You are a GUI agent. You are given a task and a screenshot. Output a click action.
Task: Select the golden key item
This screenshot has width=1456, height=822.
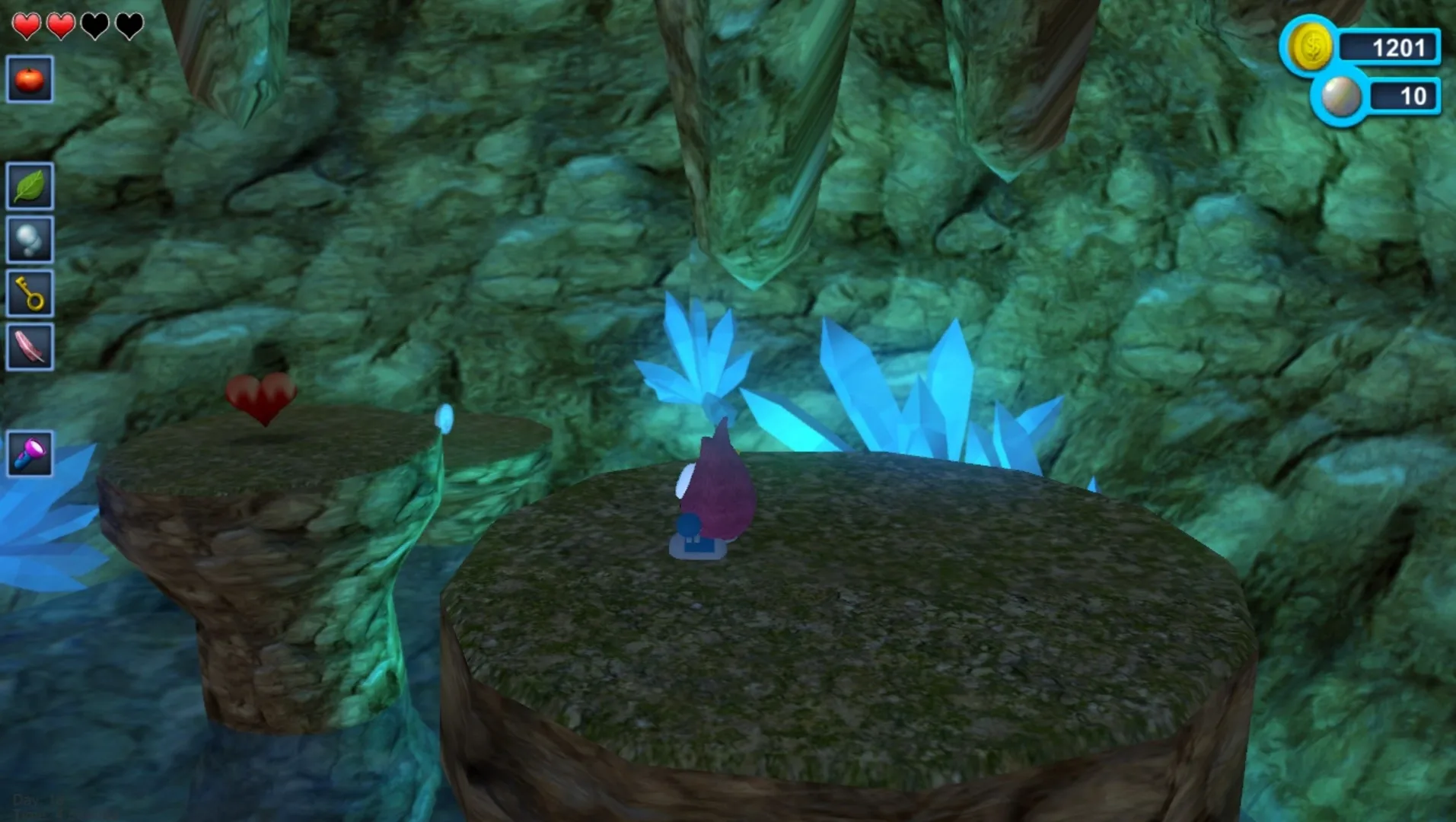(29, 293)
